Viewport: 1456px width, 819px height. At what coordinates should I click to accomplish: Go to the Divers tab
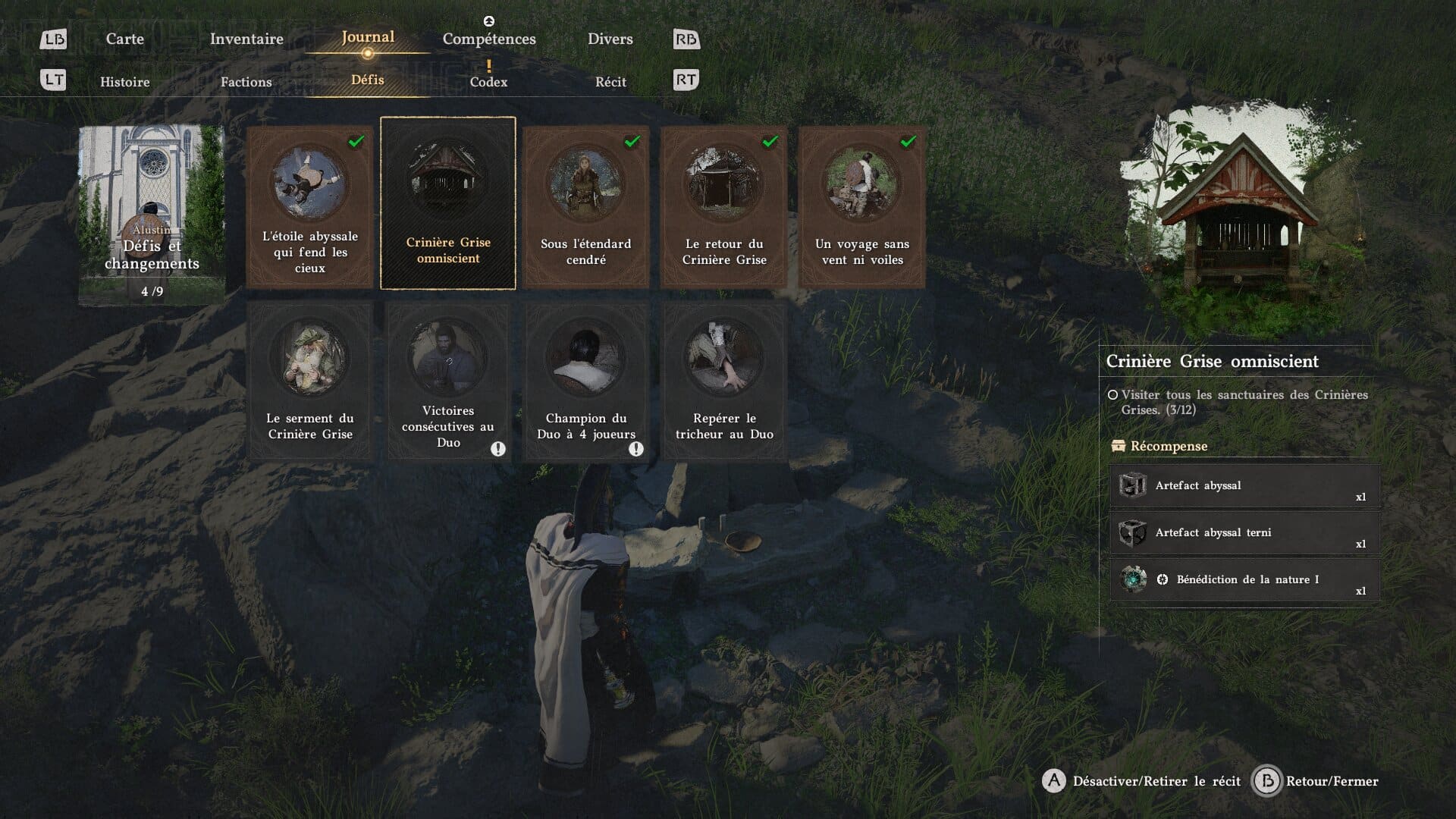click(x=610, y=39)
